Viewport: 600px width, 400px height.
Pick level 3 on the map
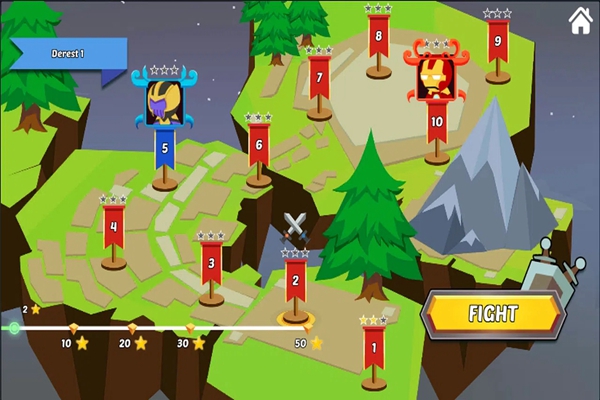pyautogui.click(x=211, y=262)
